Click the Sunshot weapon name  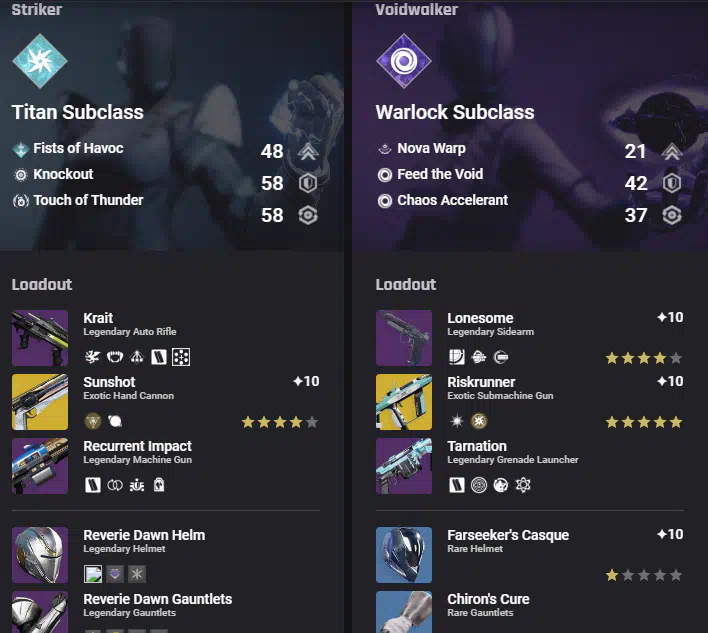click(109, 382)
